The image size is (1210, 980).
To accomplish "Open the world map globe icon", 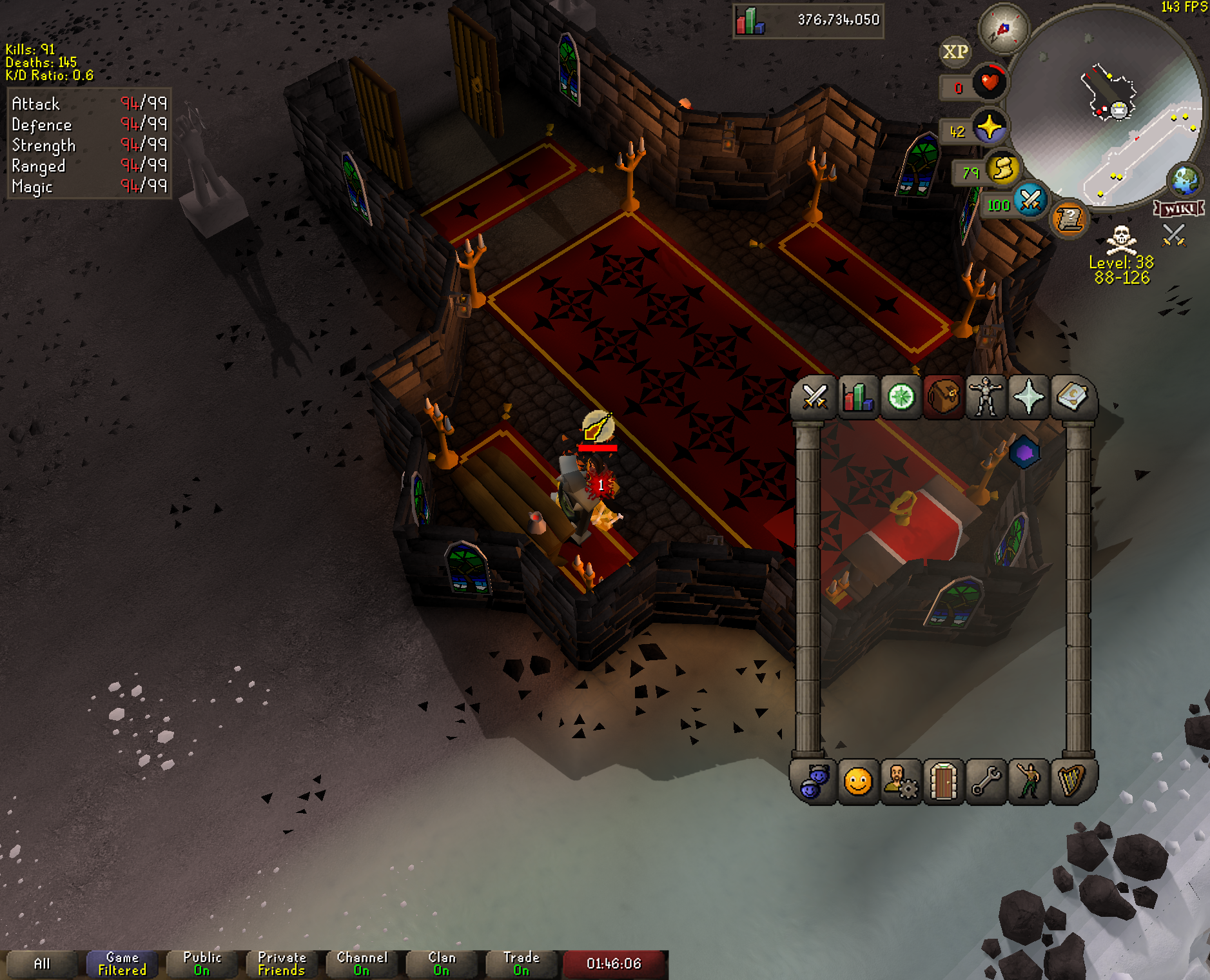I will [x=1185, y=181].
